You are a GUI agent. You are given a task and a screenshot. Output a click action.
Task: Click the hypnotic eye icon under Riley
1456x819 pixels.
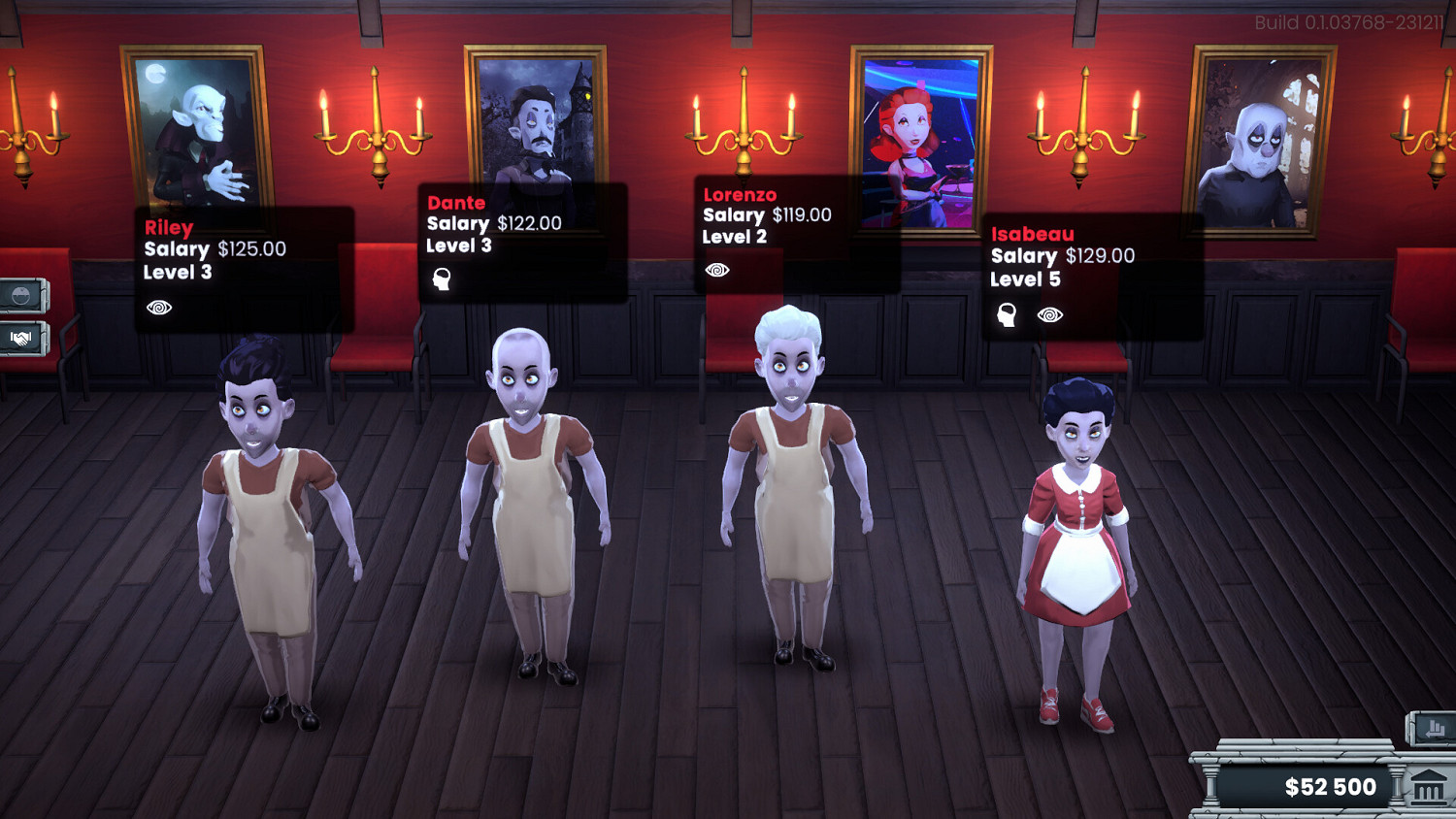(x=160, y=308)
